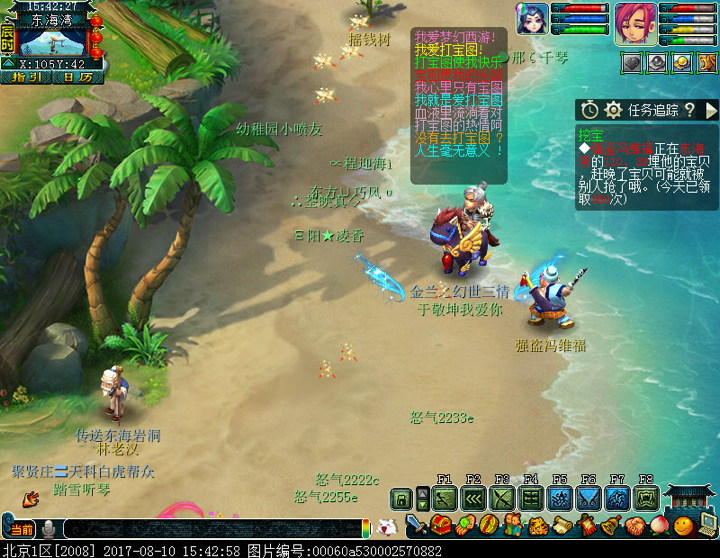Open the blue-haired pet portrait

[531, 19]
